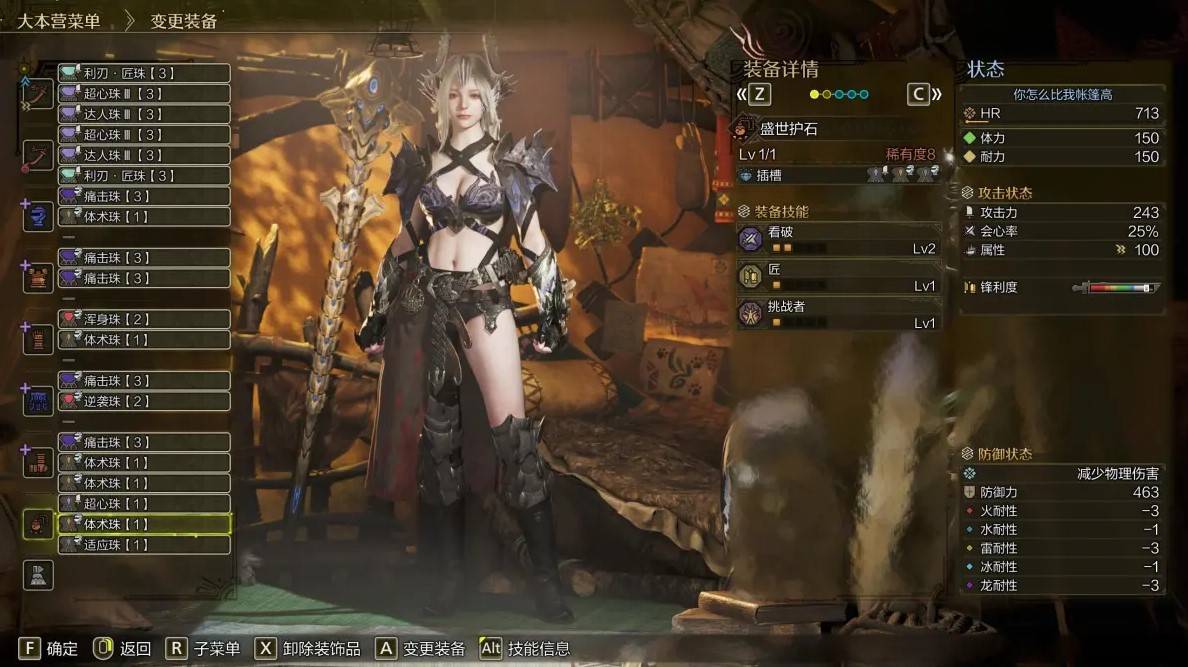The height and width of the screenshot is (667, 1188).
Task: Click the 盛世护石 charm name
Action: pyautogui.click(x=790, y=129)
